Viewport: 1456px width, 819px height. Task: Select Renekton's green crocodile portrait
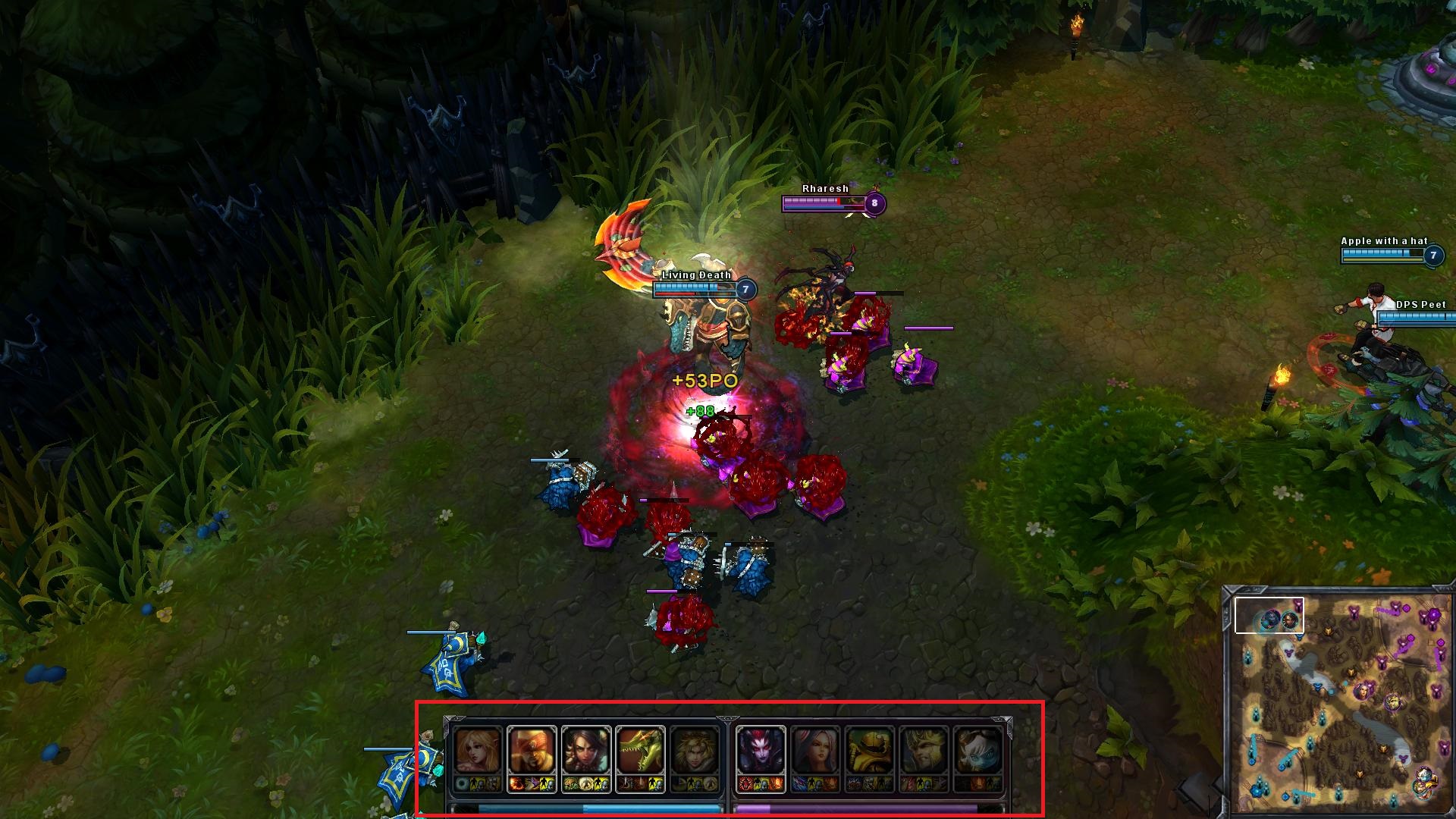tap(641, 751)
